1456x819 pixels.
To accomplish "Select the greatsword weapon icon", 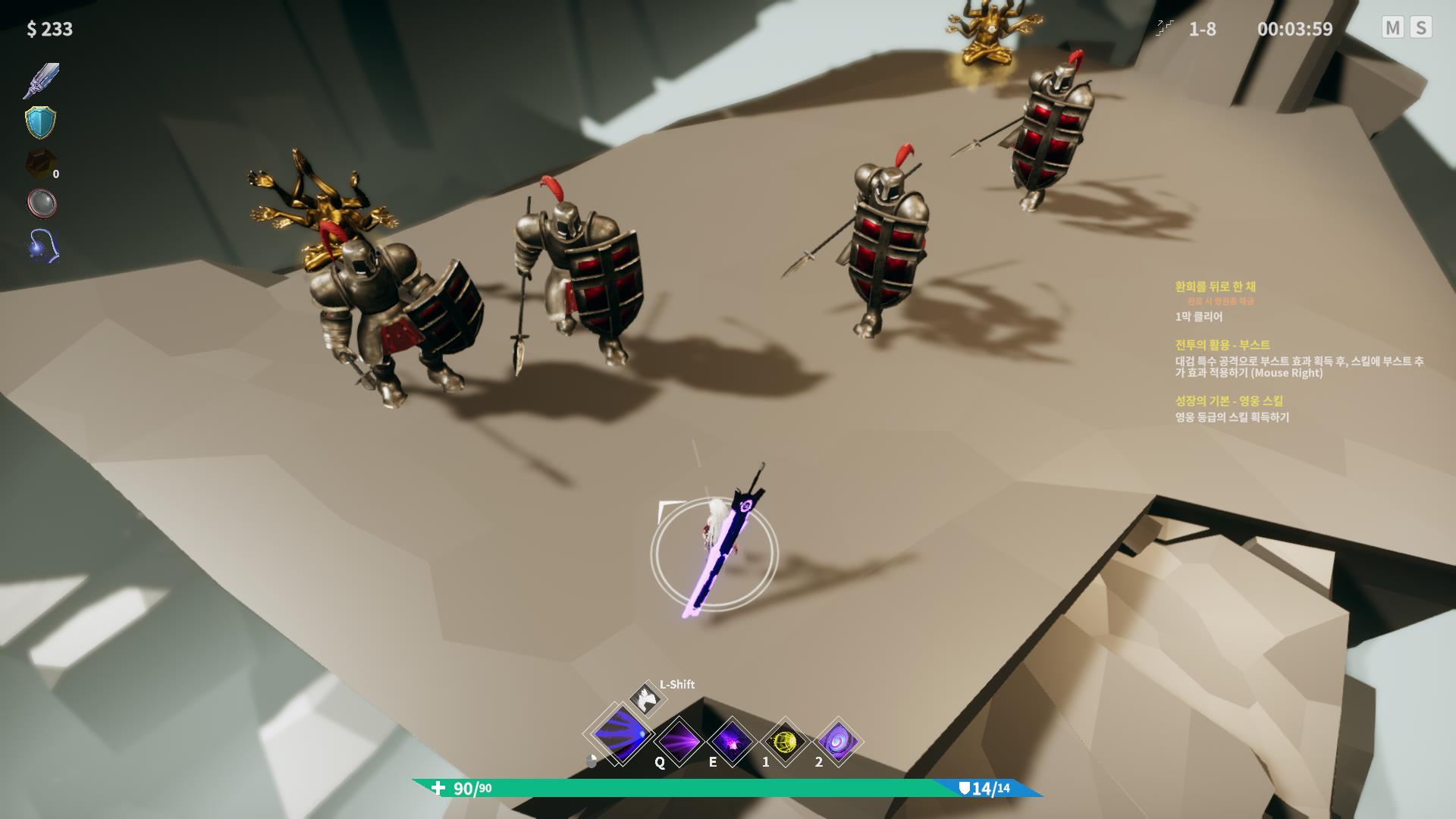I will click(41, 81).
